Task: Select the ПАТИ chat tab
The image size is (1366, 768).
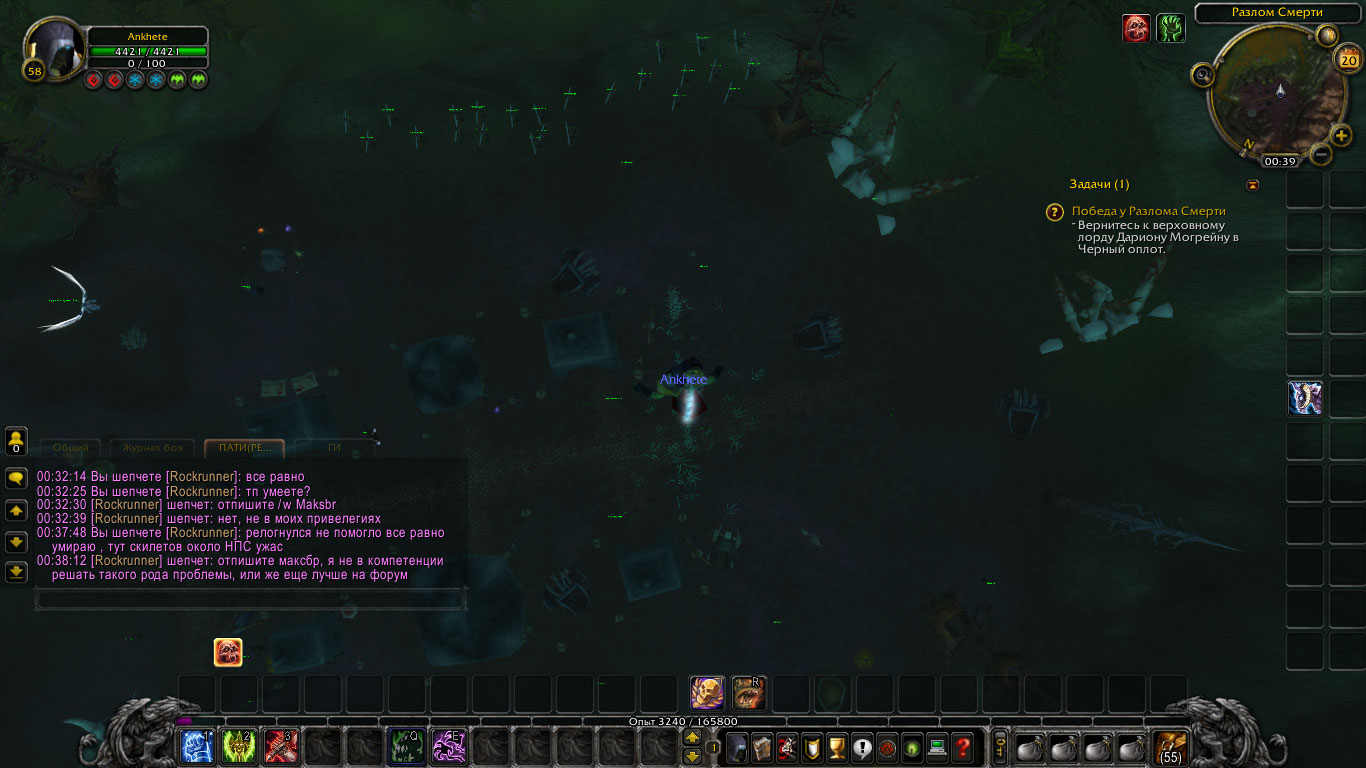Action: point(244,448)
